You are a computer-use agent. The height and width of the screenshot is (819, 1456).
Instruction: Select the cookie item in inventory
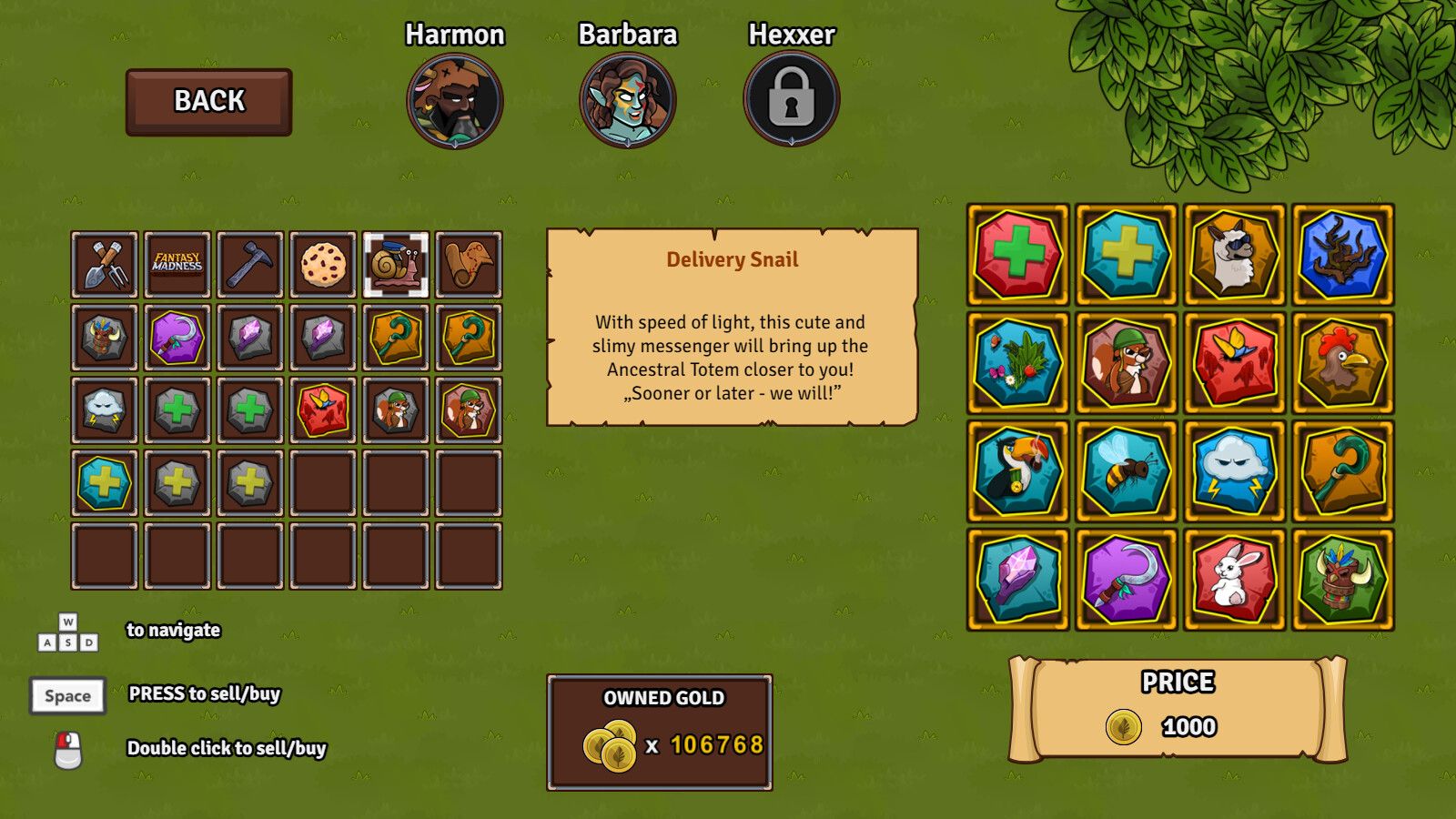(323, 265)
